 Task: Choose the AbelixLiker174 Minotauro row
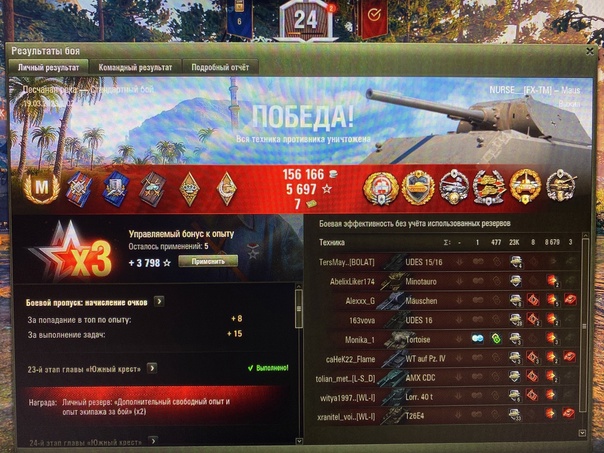tap(440, 281)
